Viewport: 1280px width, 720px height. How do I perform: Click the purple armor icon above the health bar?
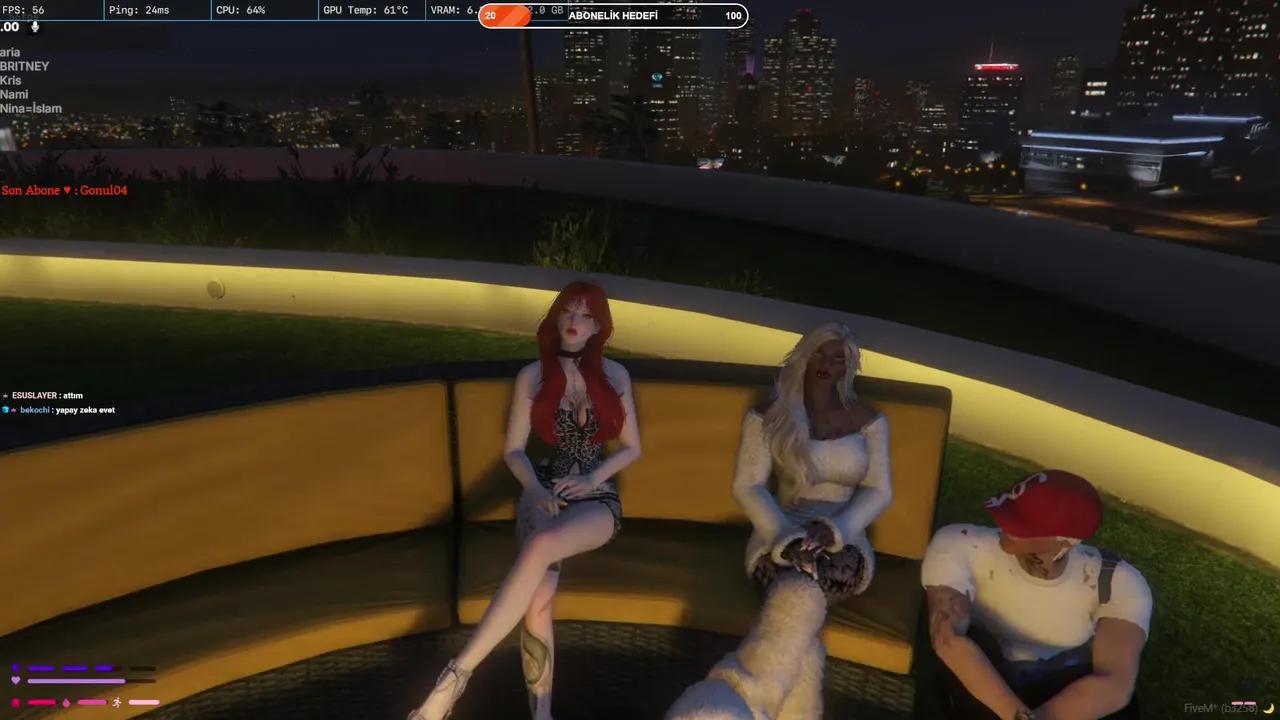point(15,667)
